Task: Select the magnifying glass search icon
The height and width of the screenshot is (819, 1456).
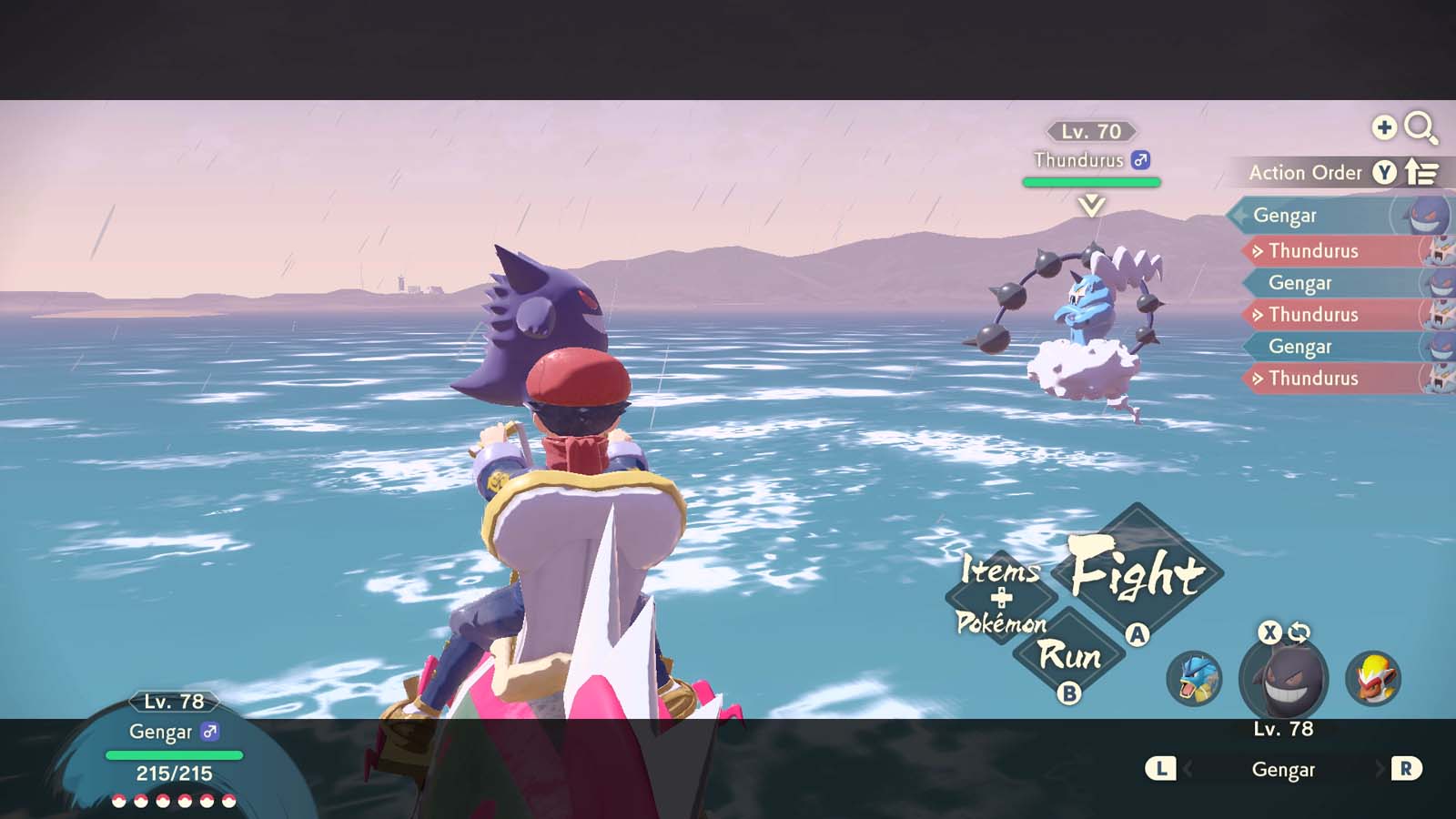Action: 1421,128
